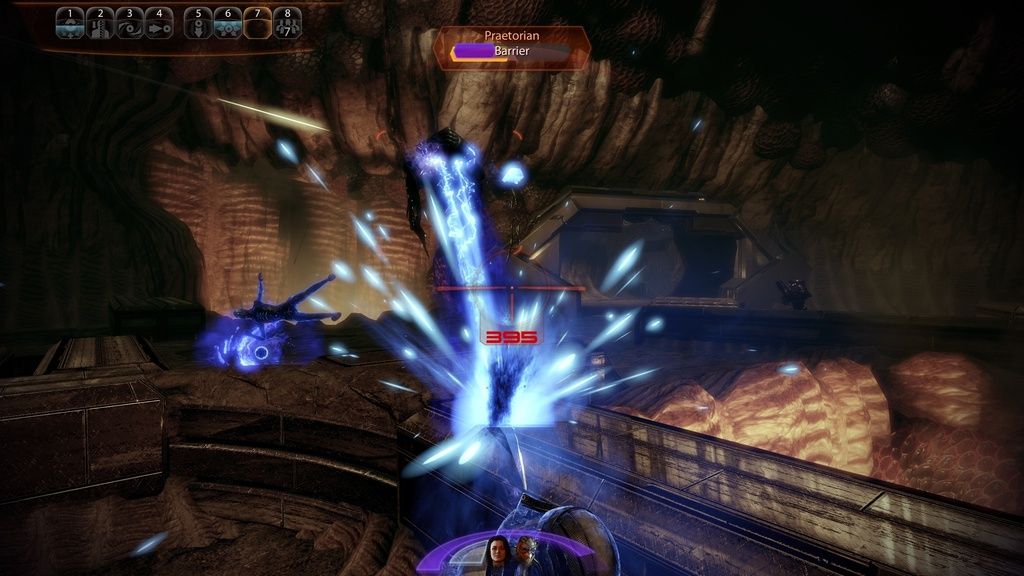Use the quick slot 2 power
This screenshot has width=1024, height=576.
99,23
